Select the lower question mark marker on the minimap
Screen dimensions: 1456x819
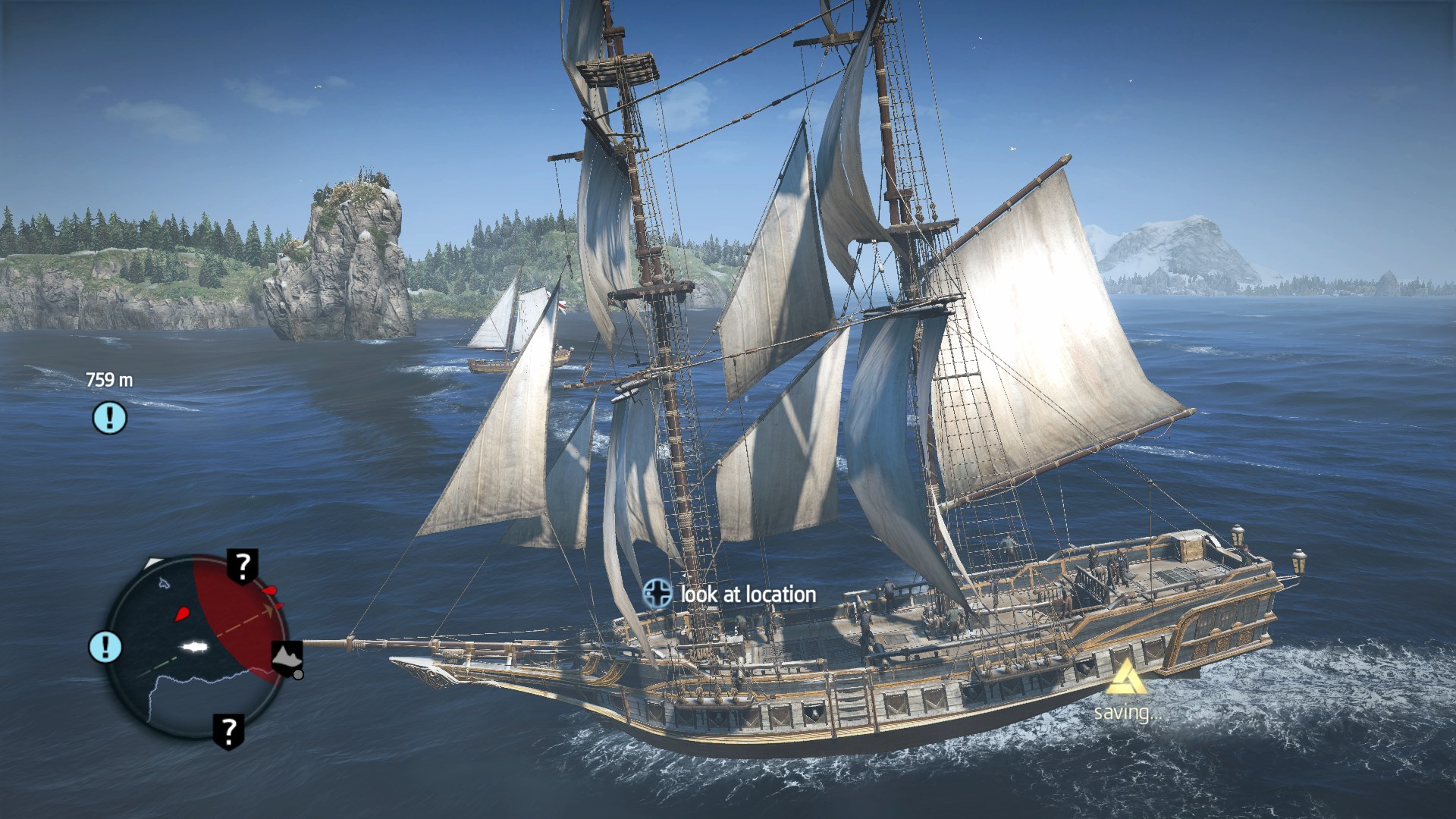coord(228,731)
